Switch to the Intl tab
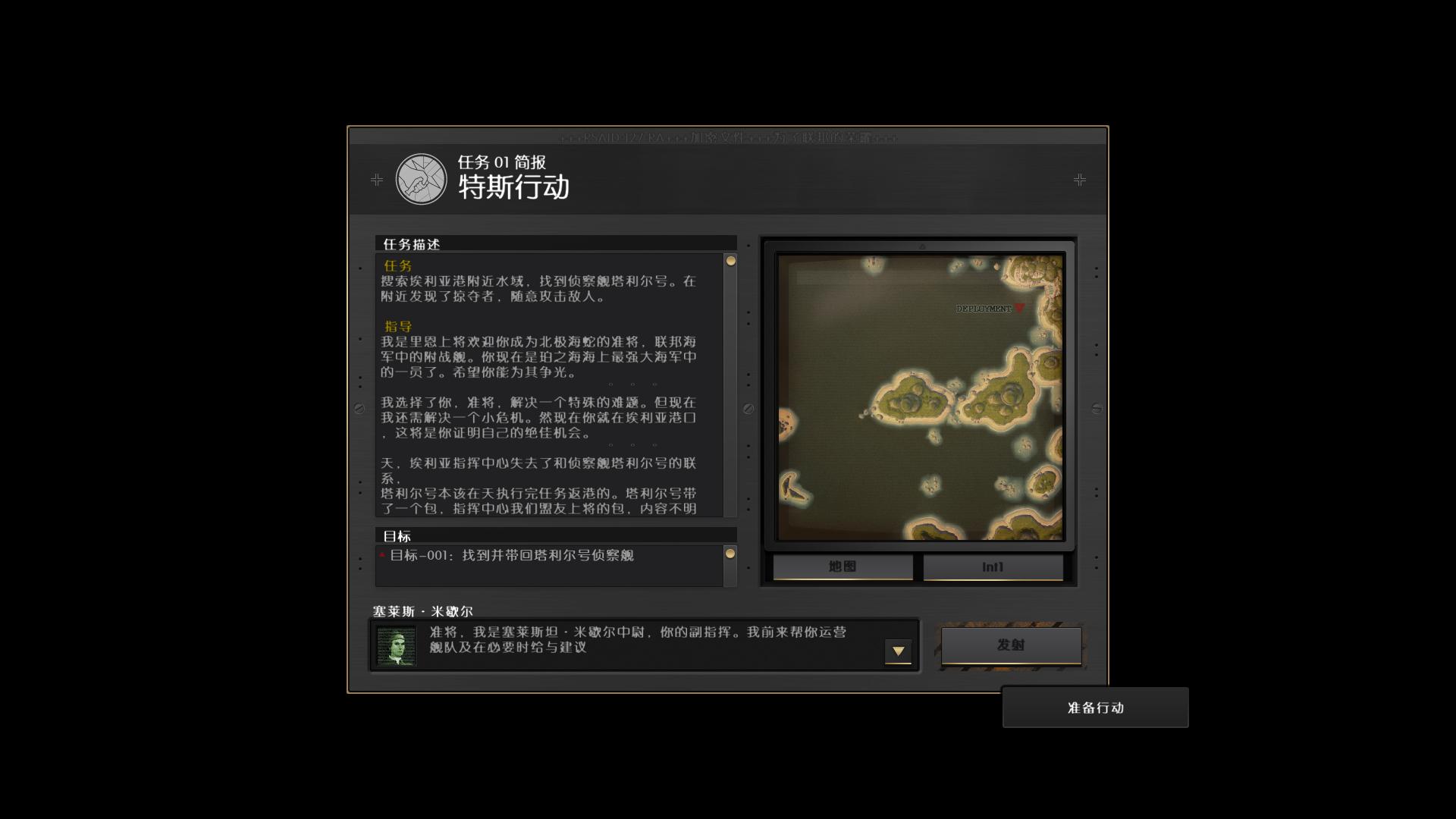 point(992,566)
